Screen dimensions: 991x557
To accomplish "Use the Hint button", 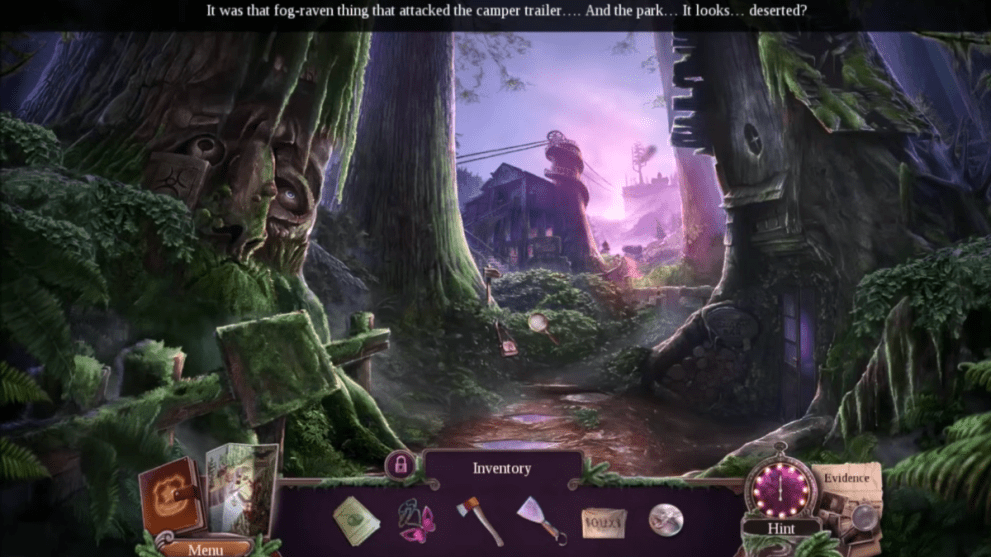I will 781,527.
